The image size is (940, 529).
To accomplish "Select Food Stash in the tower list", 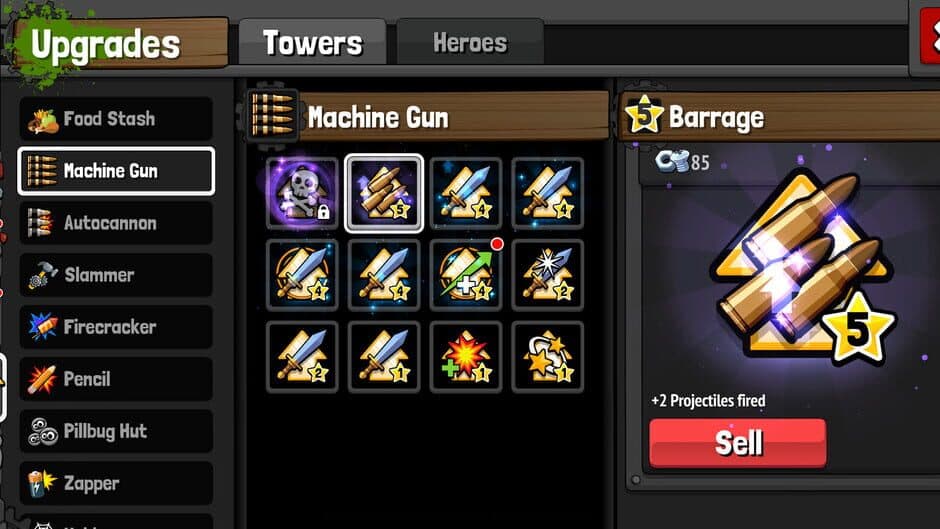I will click(115, 119).
